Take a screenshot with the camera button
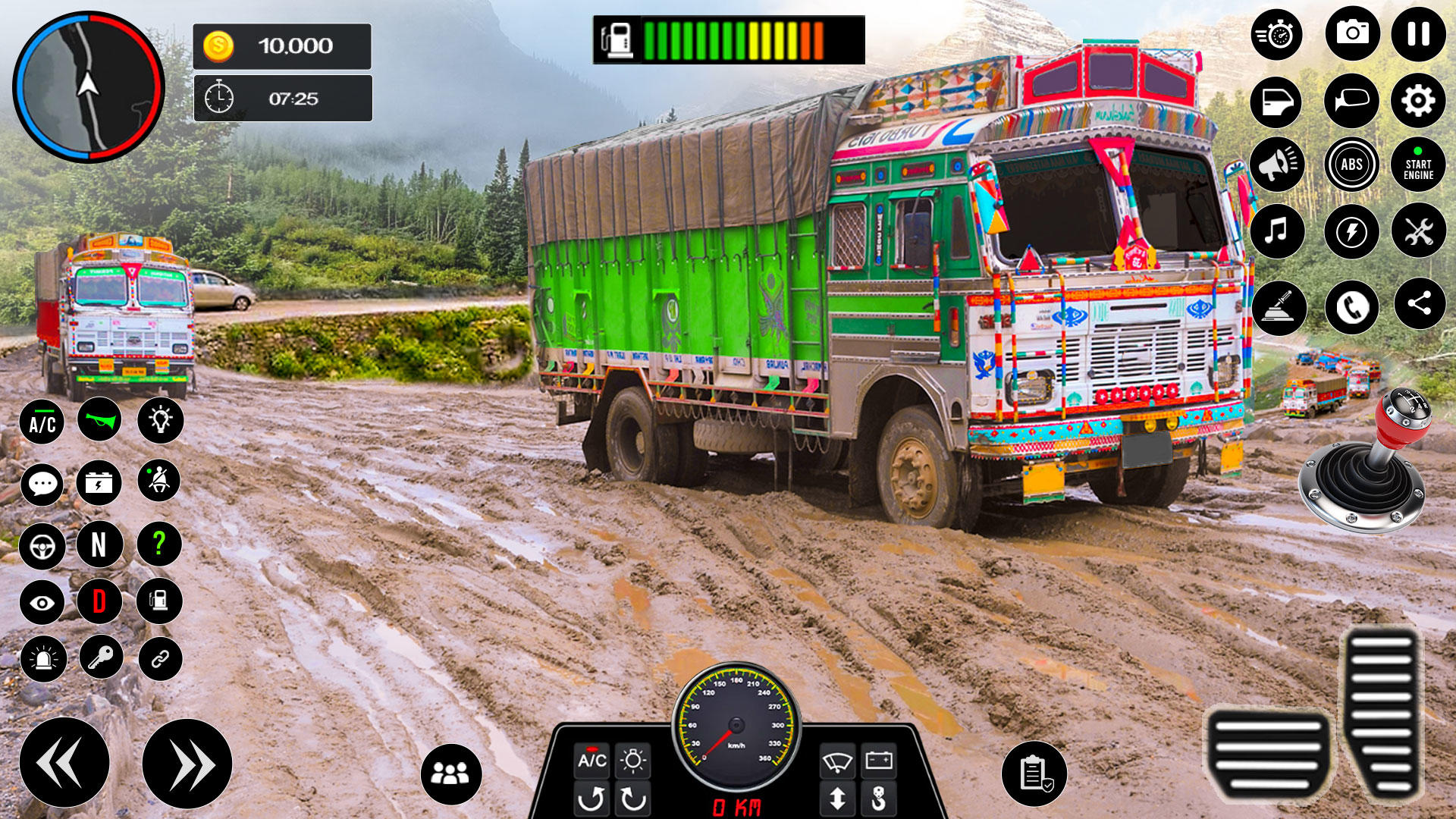 [1352, 34]
